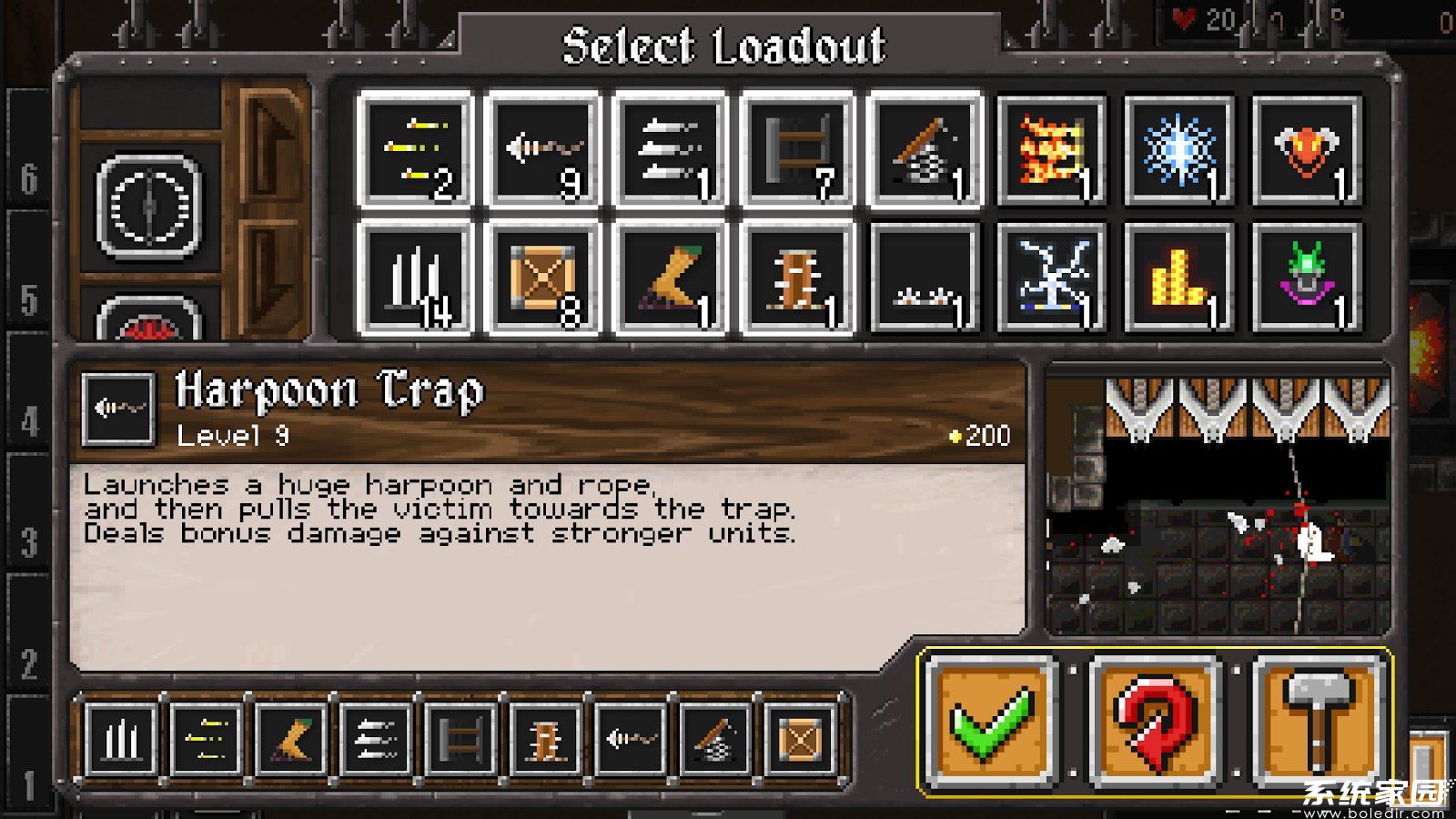Click the harpoon in the loadout bar

631,739
